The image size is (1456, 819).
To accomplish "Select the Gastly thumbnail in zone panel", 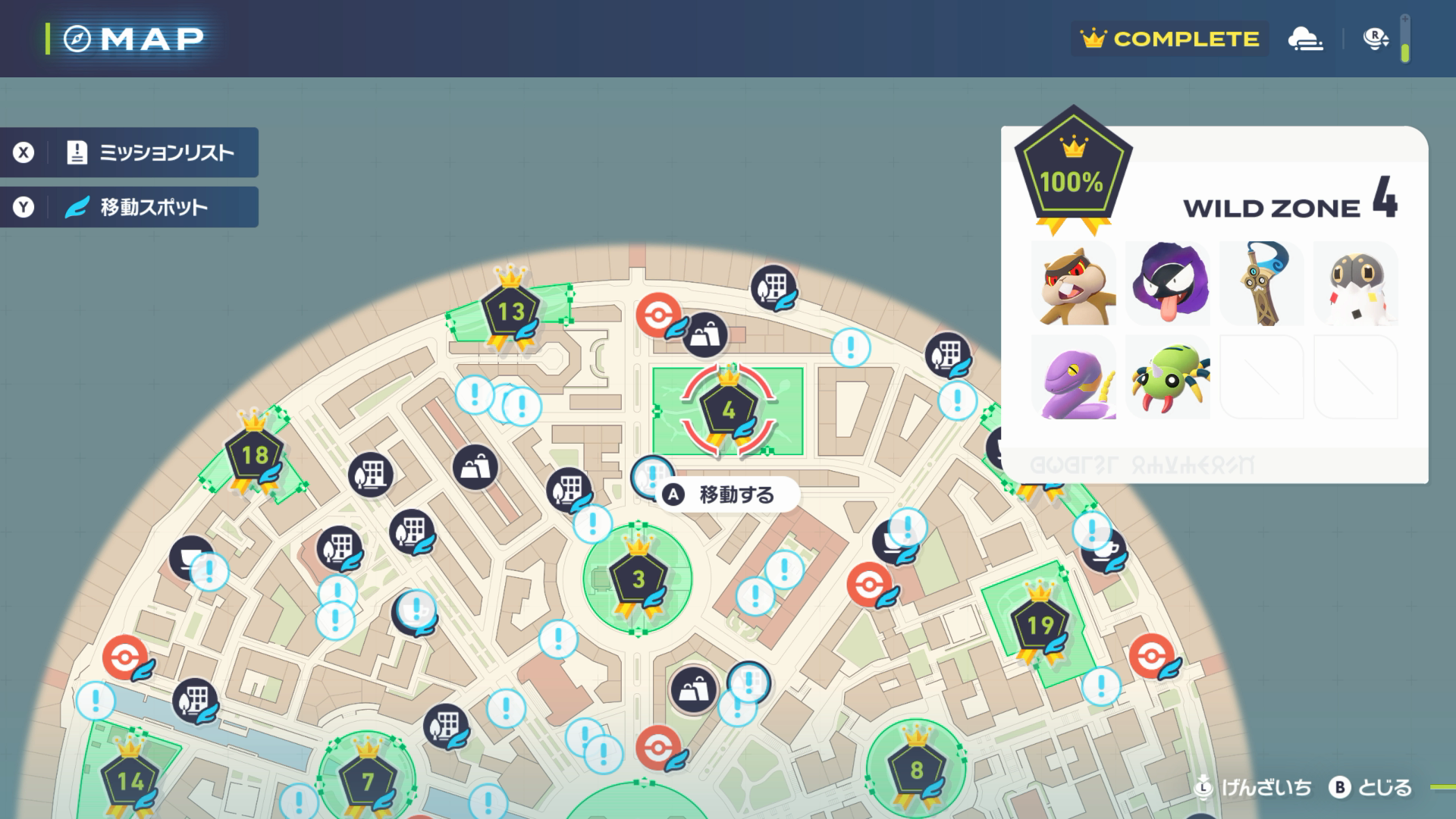I will tap(1168, 284).
